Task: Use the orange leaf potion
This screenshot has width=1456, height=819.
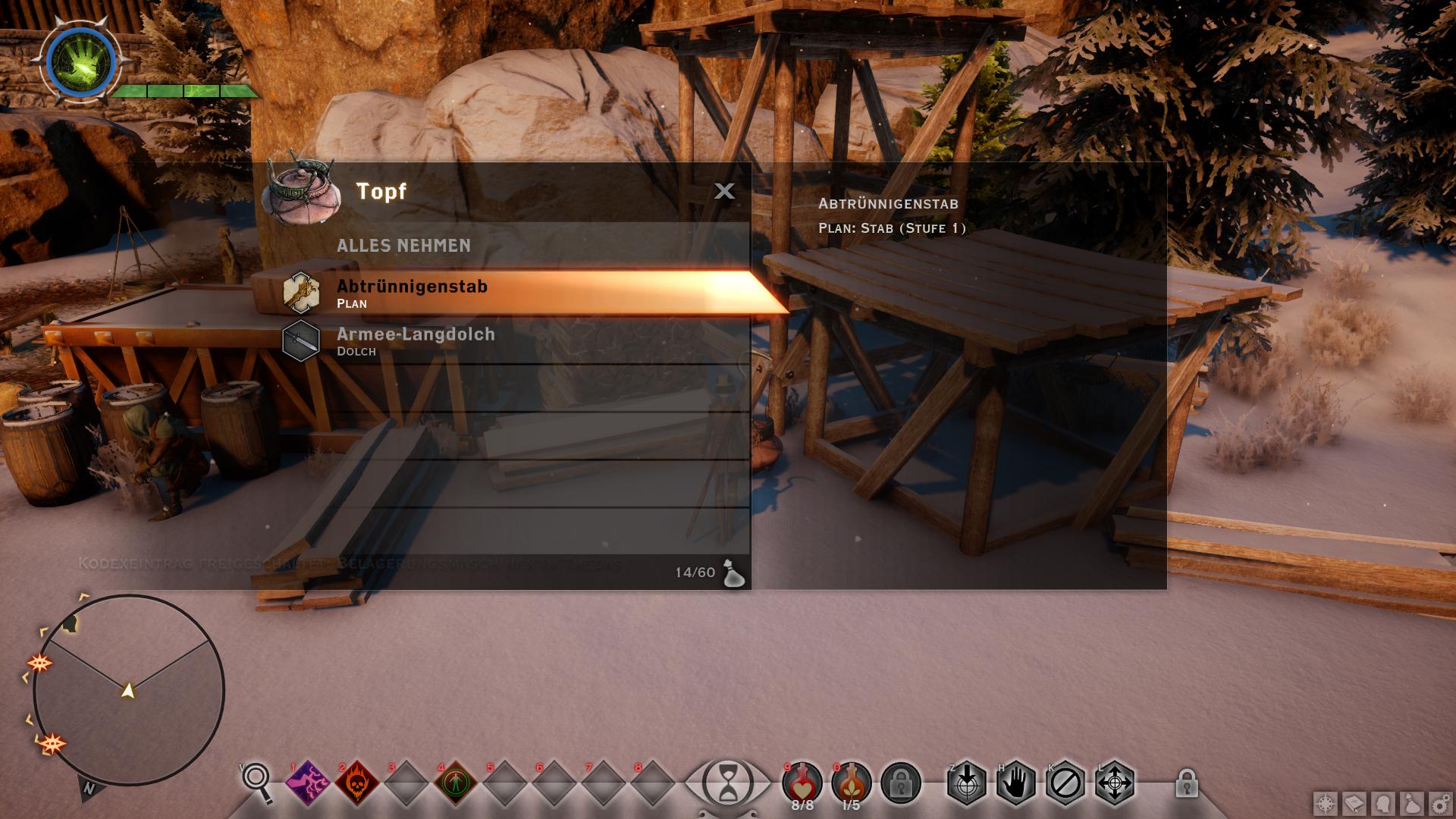Action: tap(852, 781)
